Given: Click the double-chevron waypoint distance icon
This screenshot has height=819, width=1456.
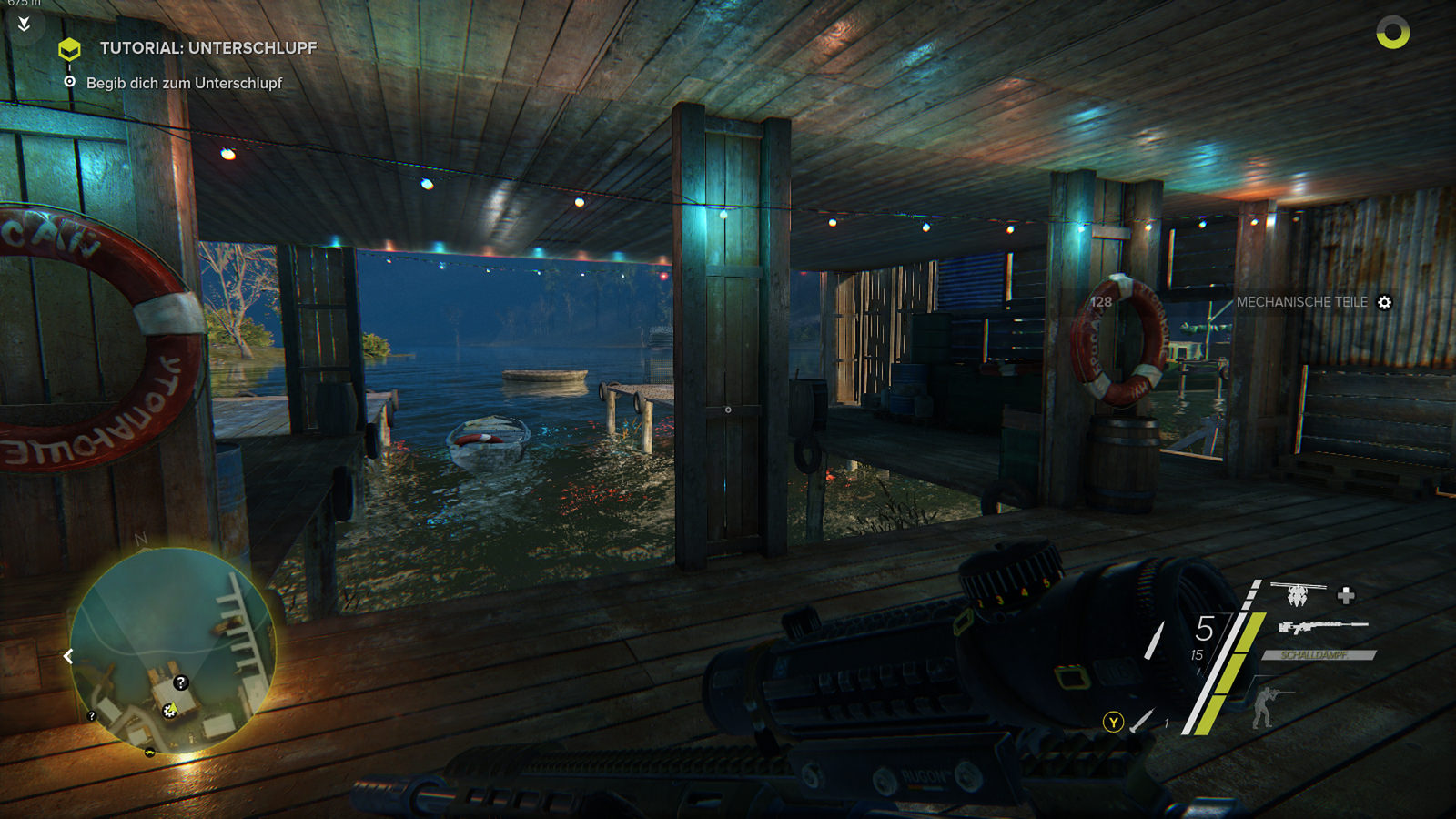Looking at the screenshot, I should coord(25,24).
